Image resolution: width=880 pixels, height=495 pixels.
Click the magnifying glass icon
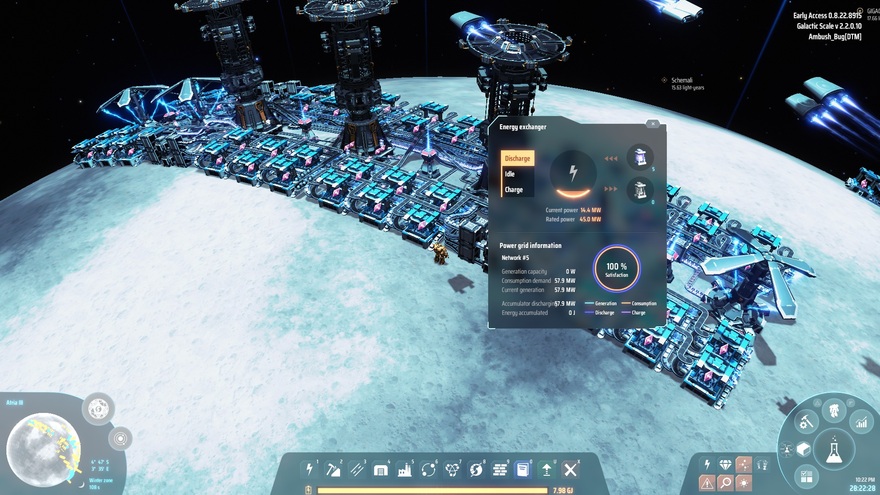tap(725, 483)
